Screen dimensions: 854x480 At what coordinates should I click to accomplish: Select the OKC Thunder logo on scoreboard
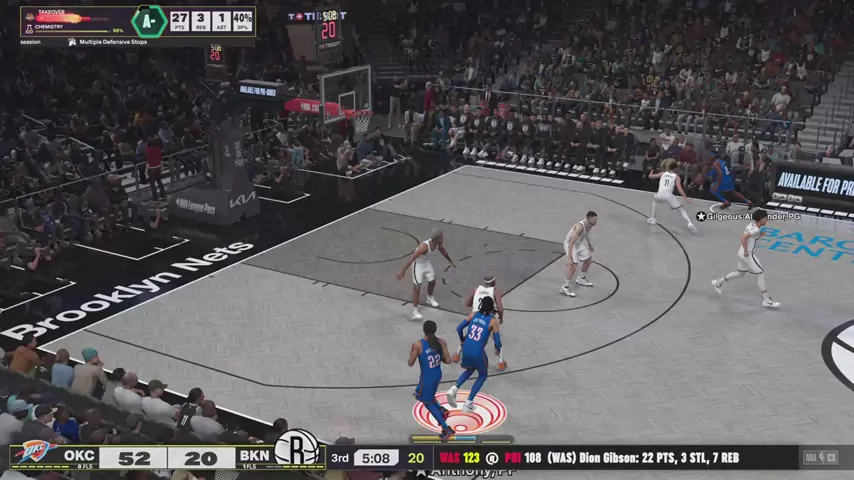(x=31, y=455)
